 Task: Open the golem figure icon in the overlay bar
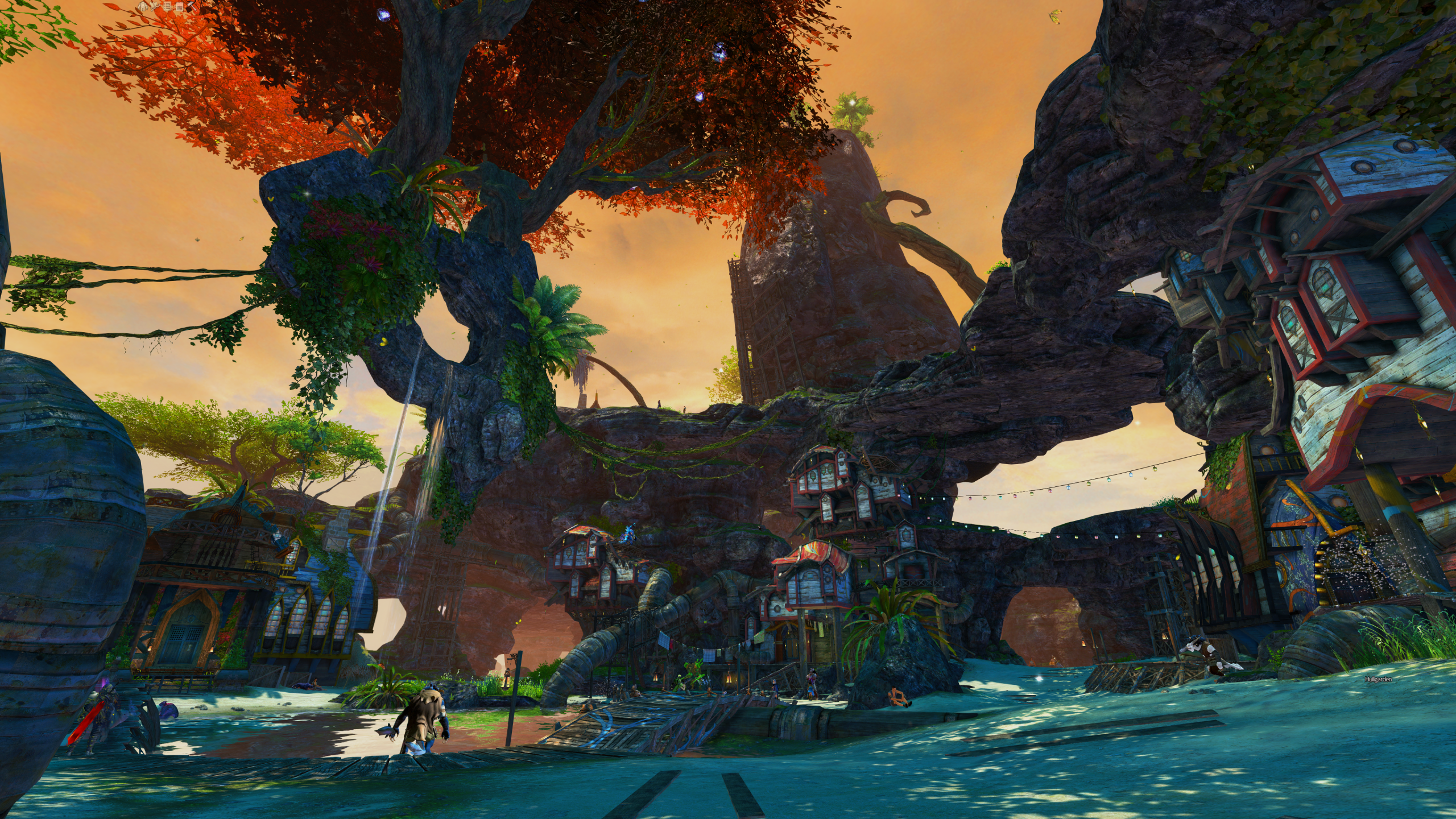click(x=143, y=7)
